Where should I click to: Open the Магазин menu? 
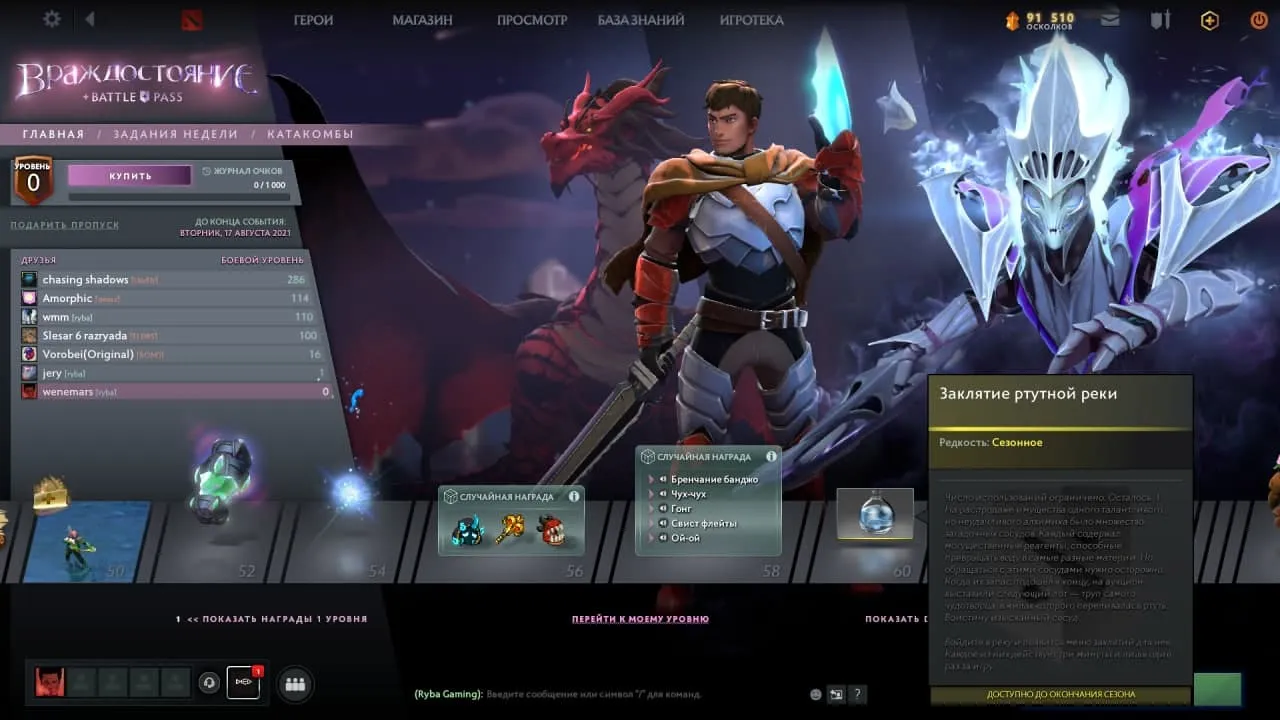click(422, 20)
